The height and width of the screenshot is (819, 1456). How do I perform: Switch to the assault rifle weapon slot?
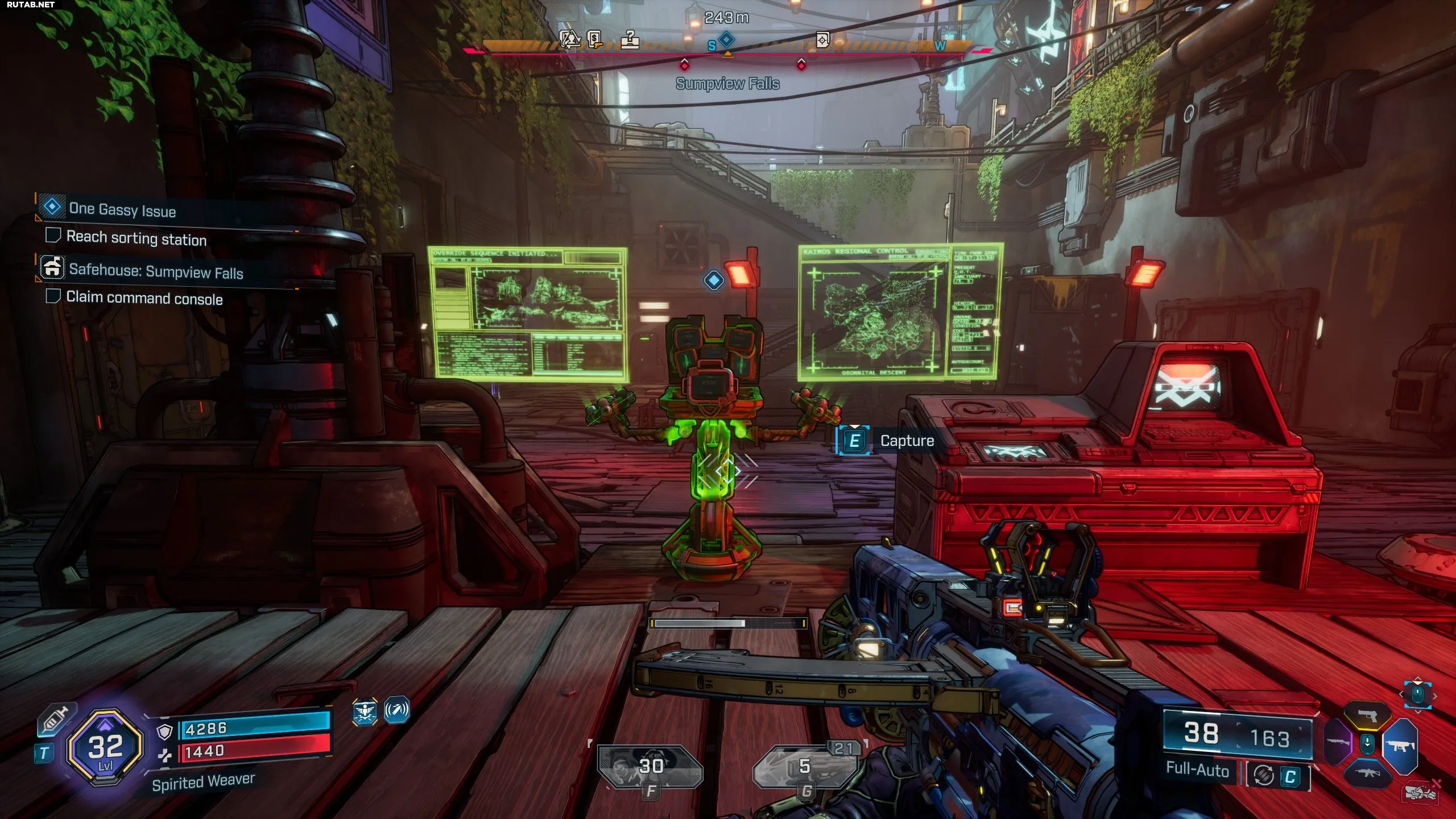(x=1367, y=773)
